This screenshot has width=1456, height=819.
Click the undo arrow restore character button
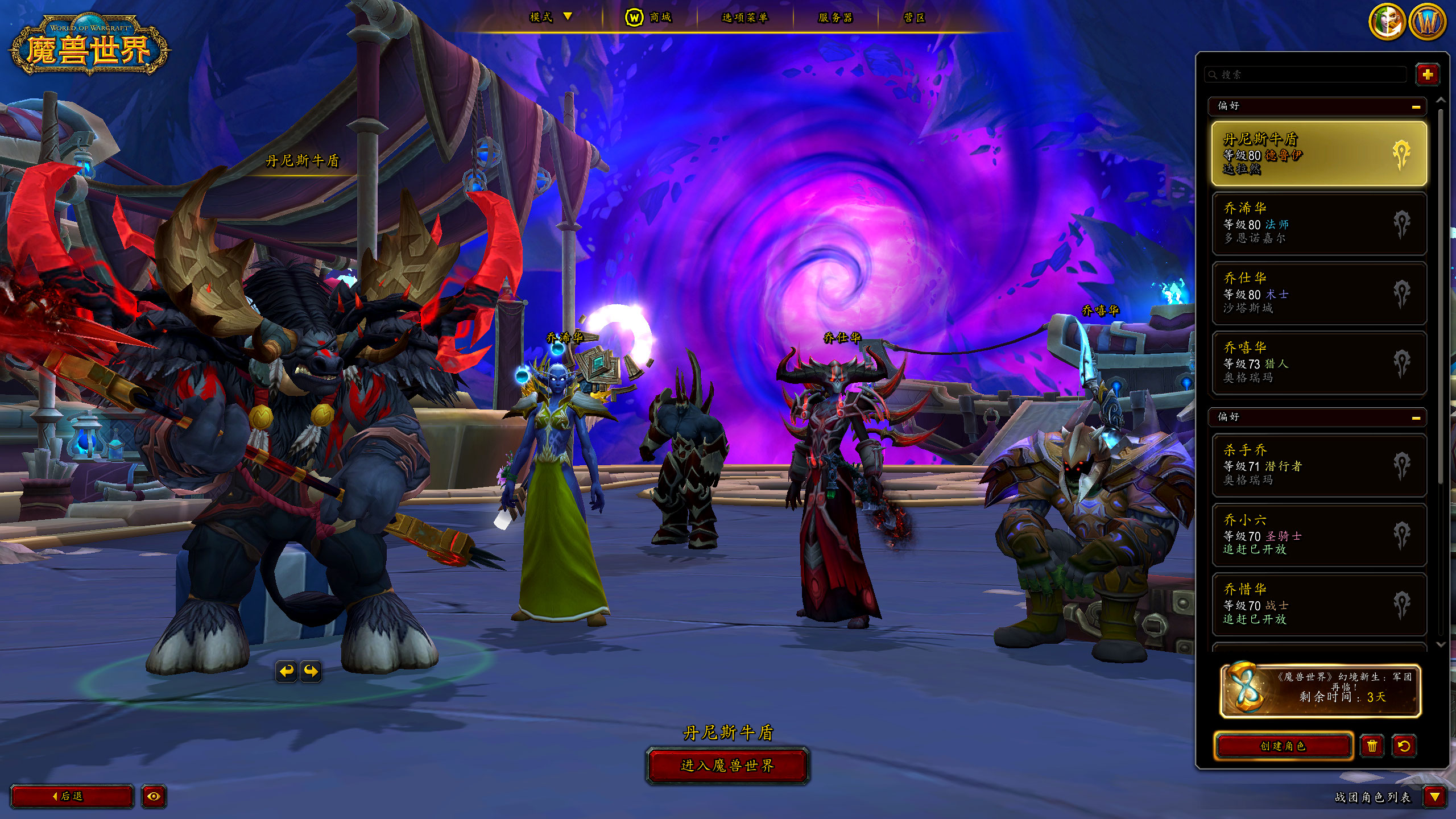pyautogui.click(x=1404, y=746)
